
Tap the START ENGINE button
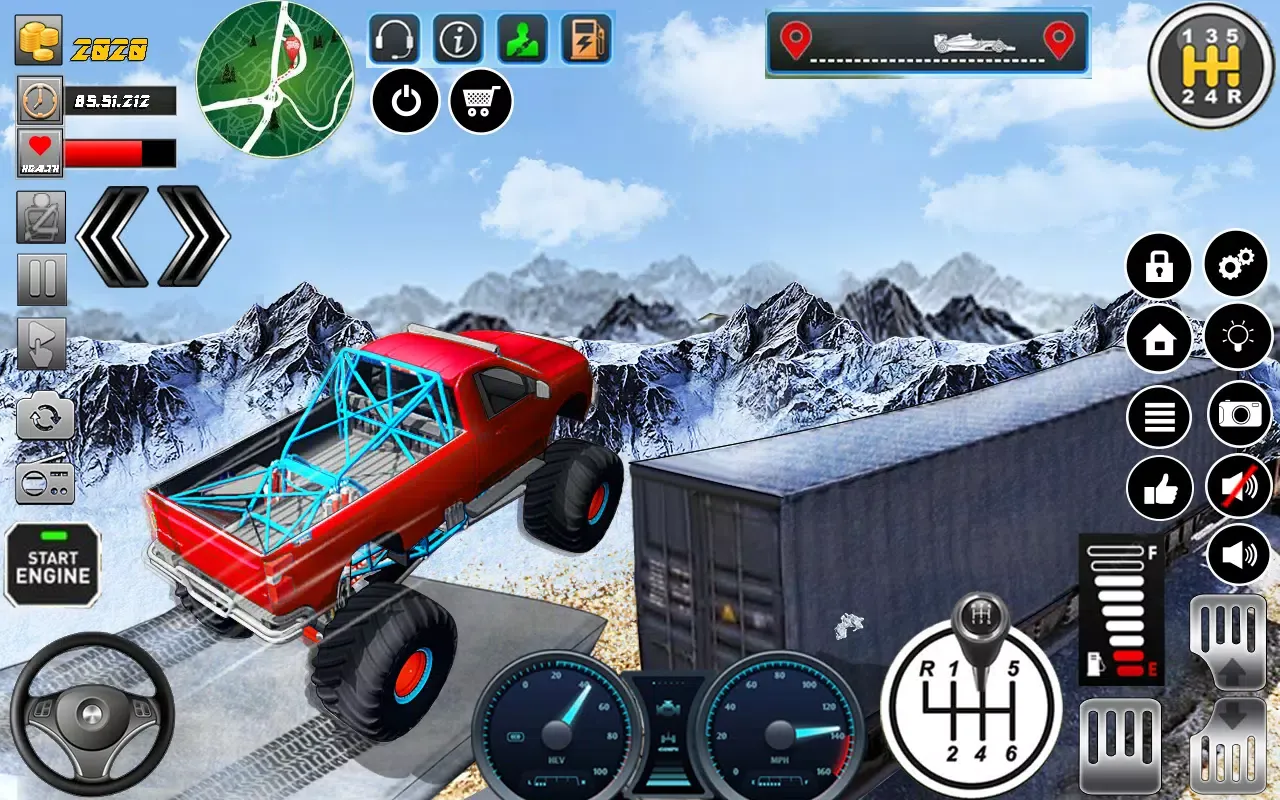53,566
